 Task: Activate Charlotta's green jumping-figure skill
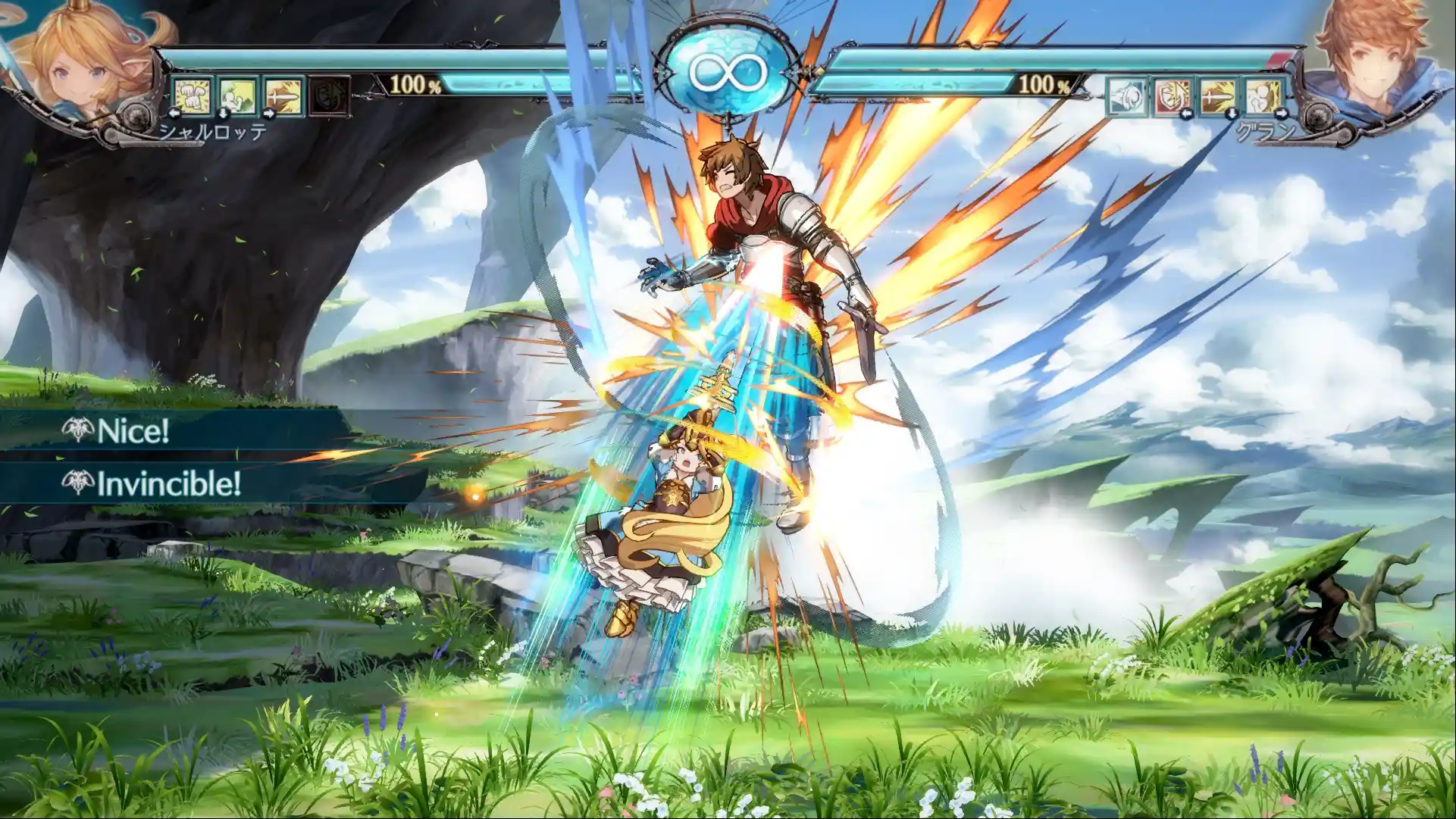coord(238,96)
